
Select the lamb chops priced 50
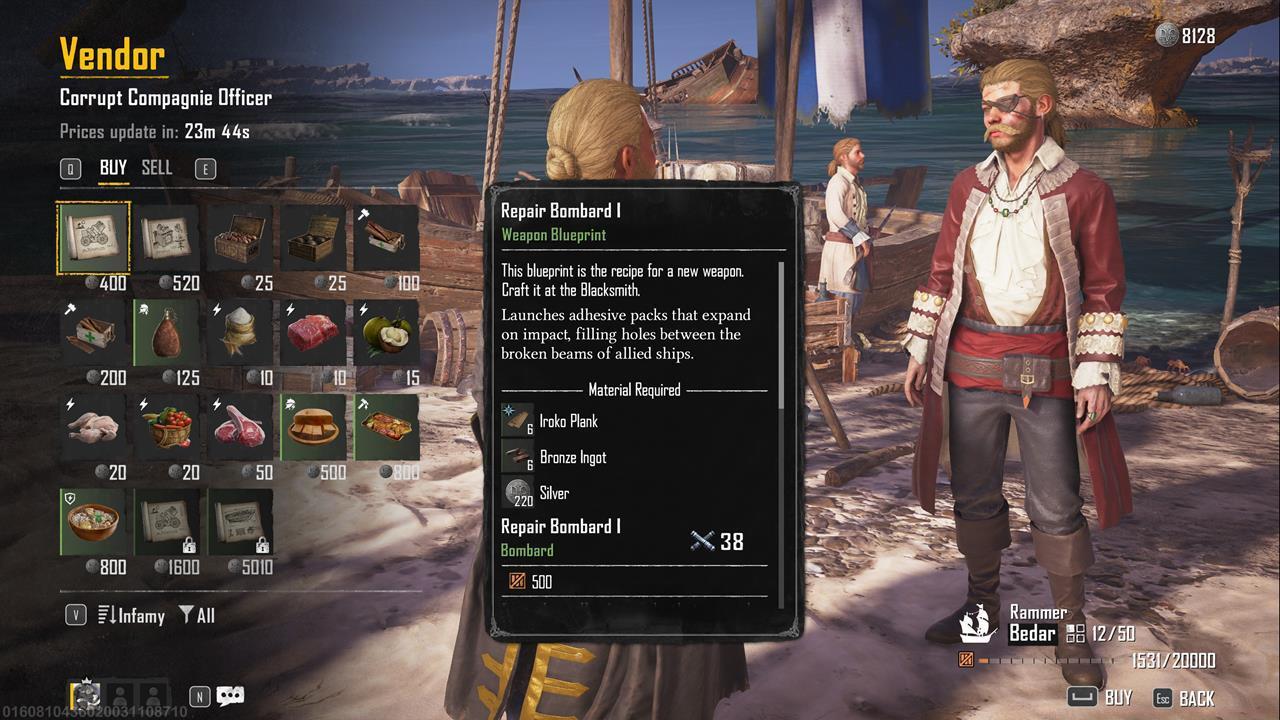pyautogui.click(x=240, y=427)
